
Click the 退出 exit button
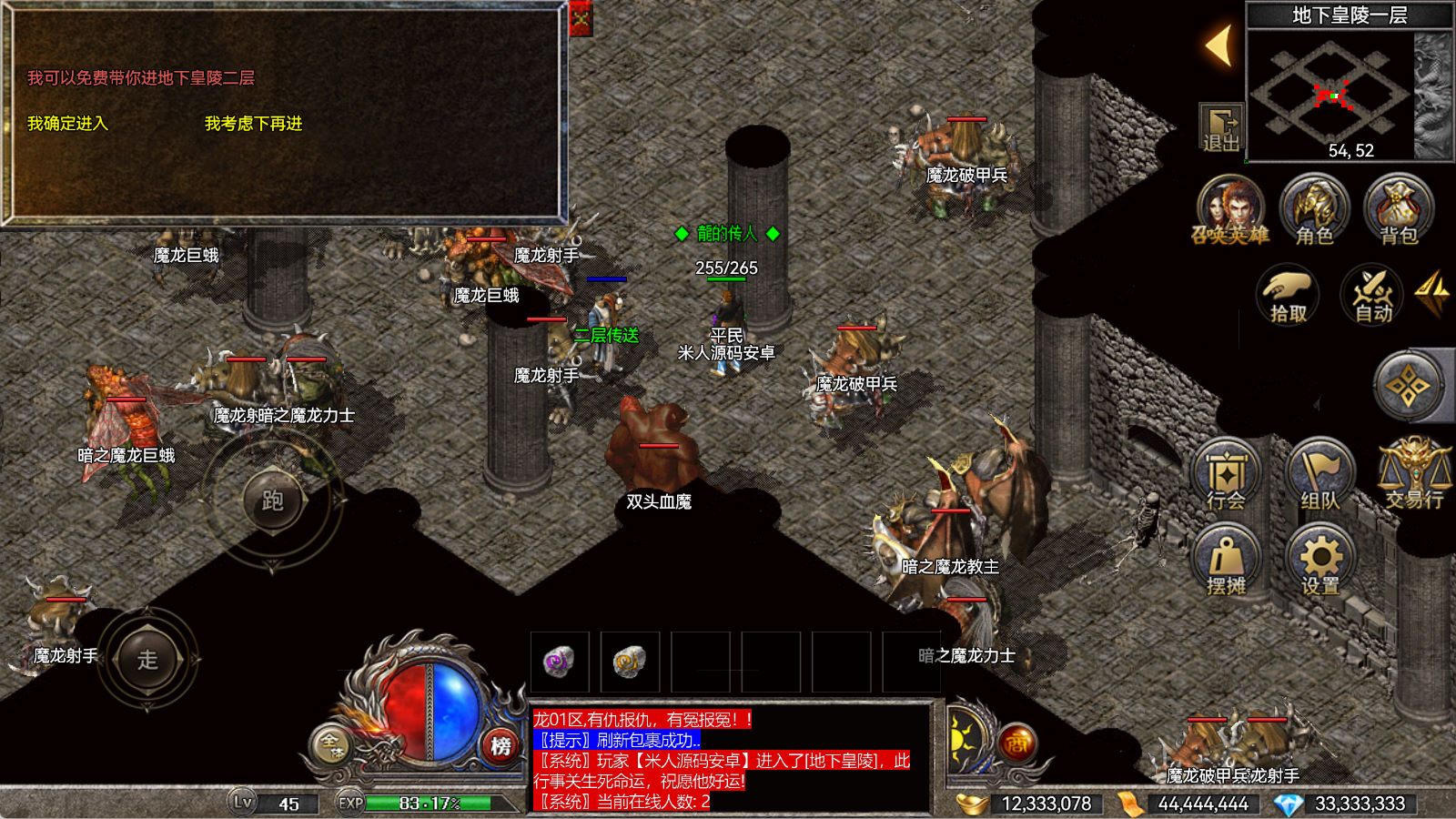pyautogui.click(x=1221, y=128)
